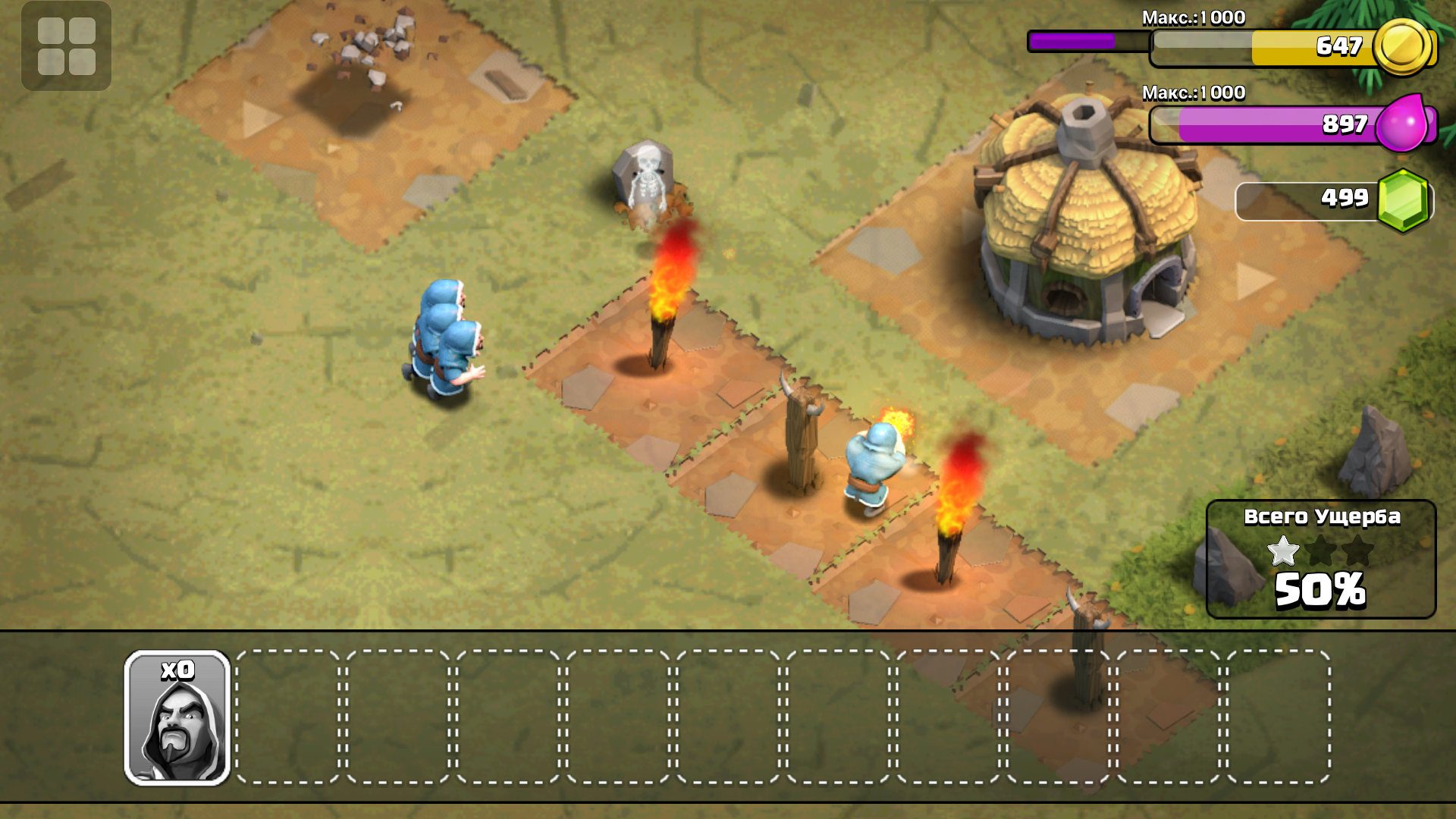Tap the green gem icon
Viewport: 1456px width, 819px height.
1403,200
